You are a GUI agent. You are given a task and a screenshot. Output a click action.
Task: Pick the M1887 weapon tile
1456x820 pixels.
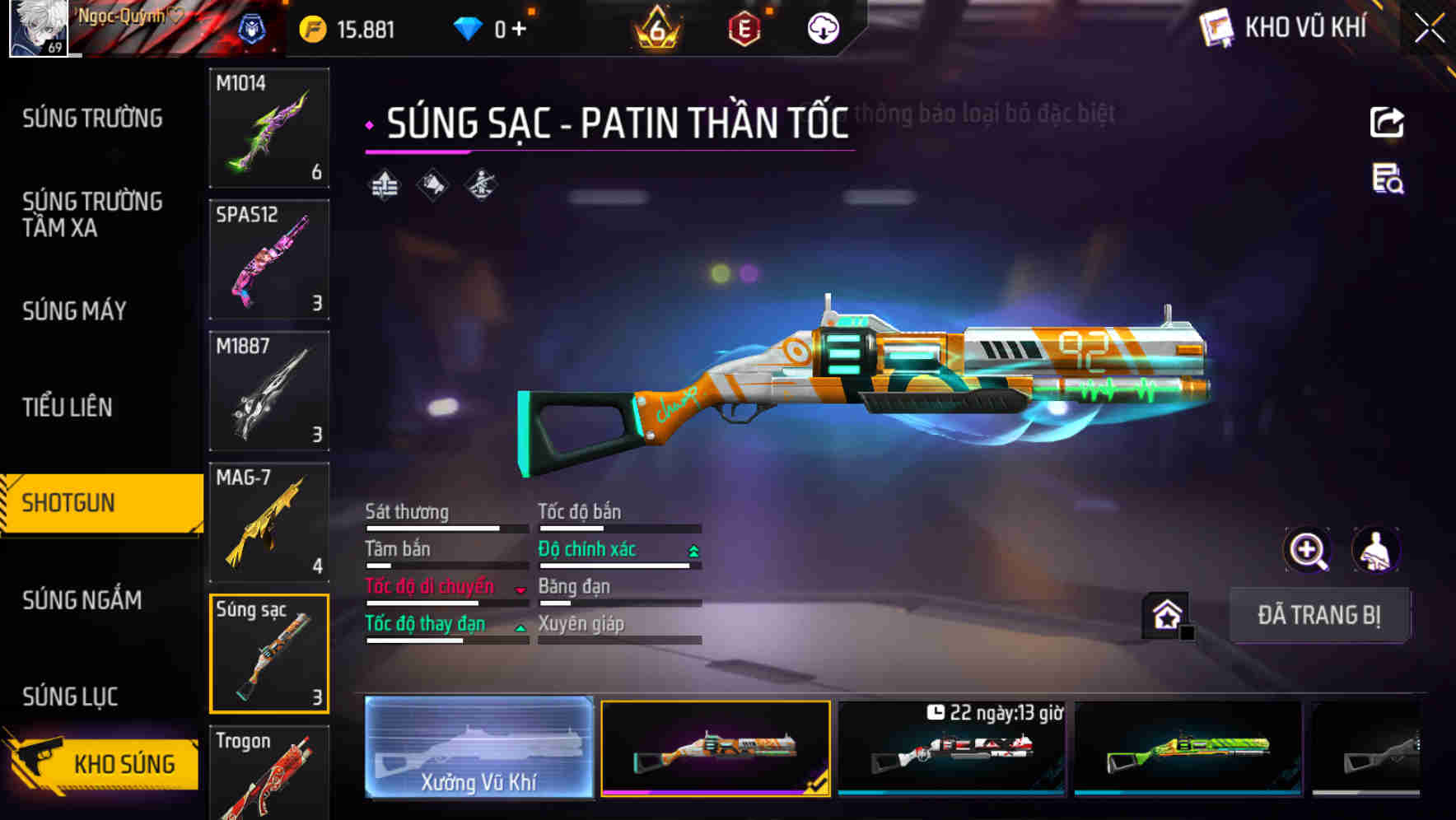(x=269, y=391)
